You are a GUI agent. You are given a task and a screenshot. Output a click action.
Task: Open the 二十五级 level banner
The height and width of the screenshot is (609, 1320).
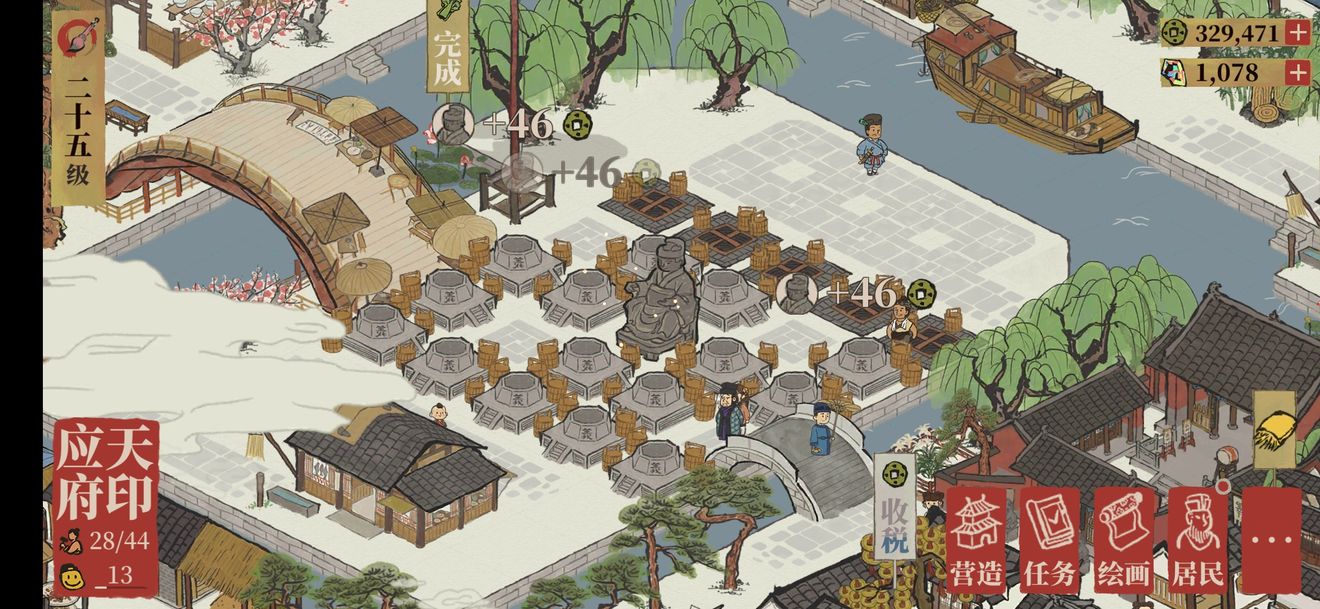tap(78, 110)
